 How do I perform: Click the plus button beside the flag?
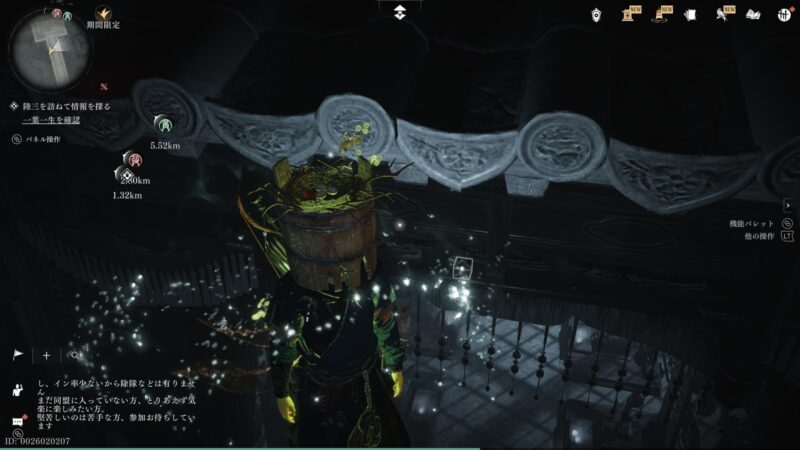(x=46, y=355)
